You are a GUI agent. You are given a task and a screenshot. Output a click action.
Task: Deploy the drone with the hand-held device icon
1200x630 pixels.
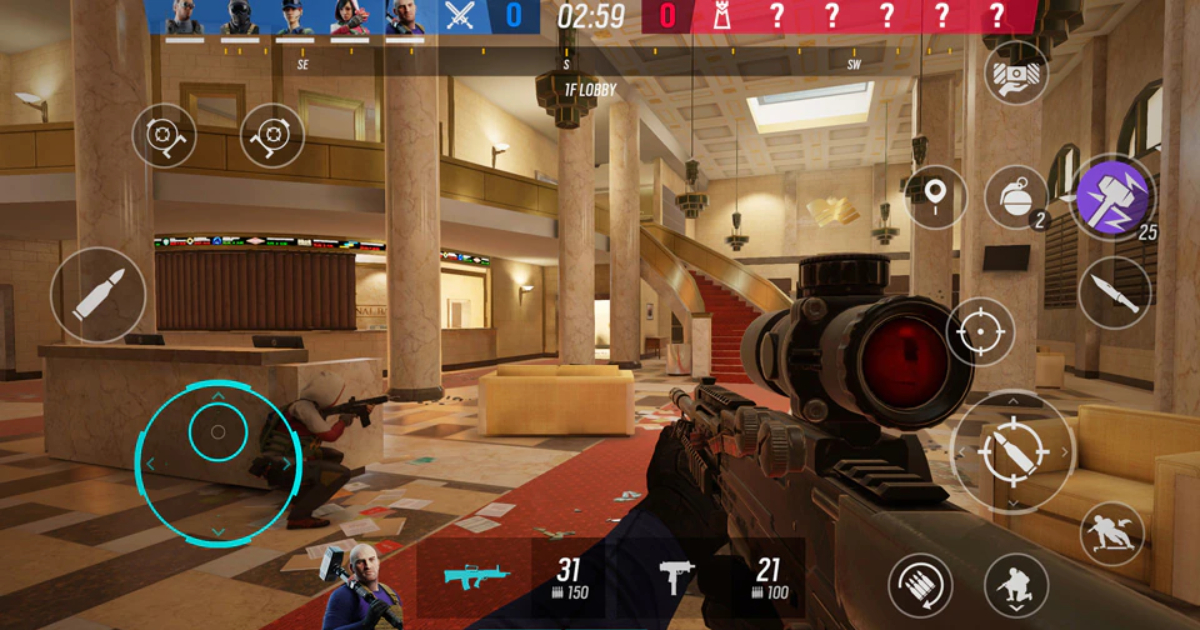1016,72
